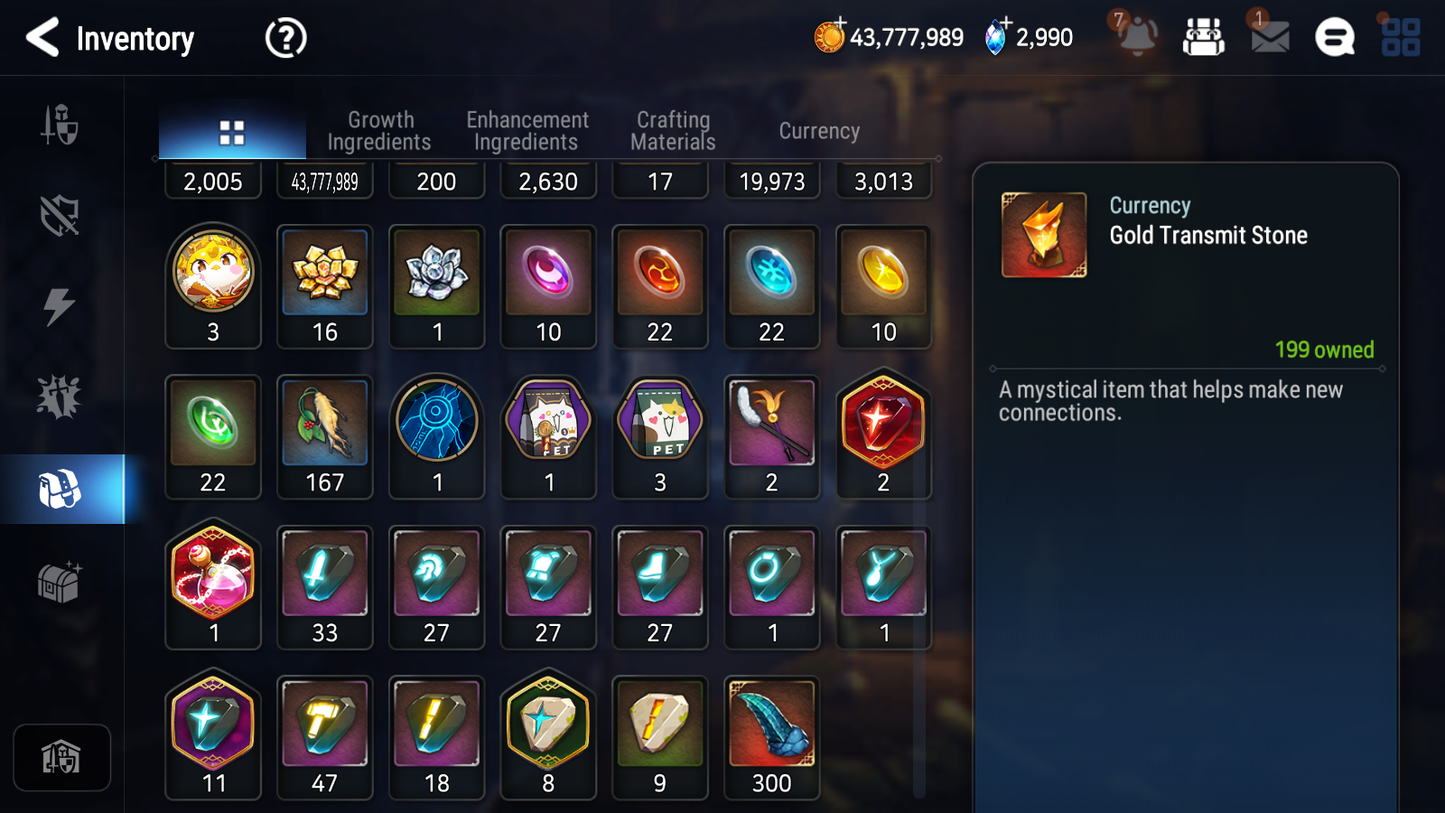Switch to the Growth Ingredients tab
The width and height of the screenshot is (1445, 813).
[380, 131]
